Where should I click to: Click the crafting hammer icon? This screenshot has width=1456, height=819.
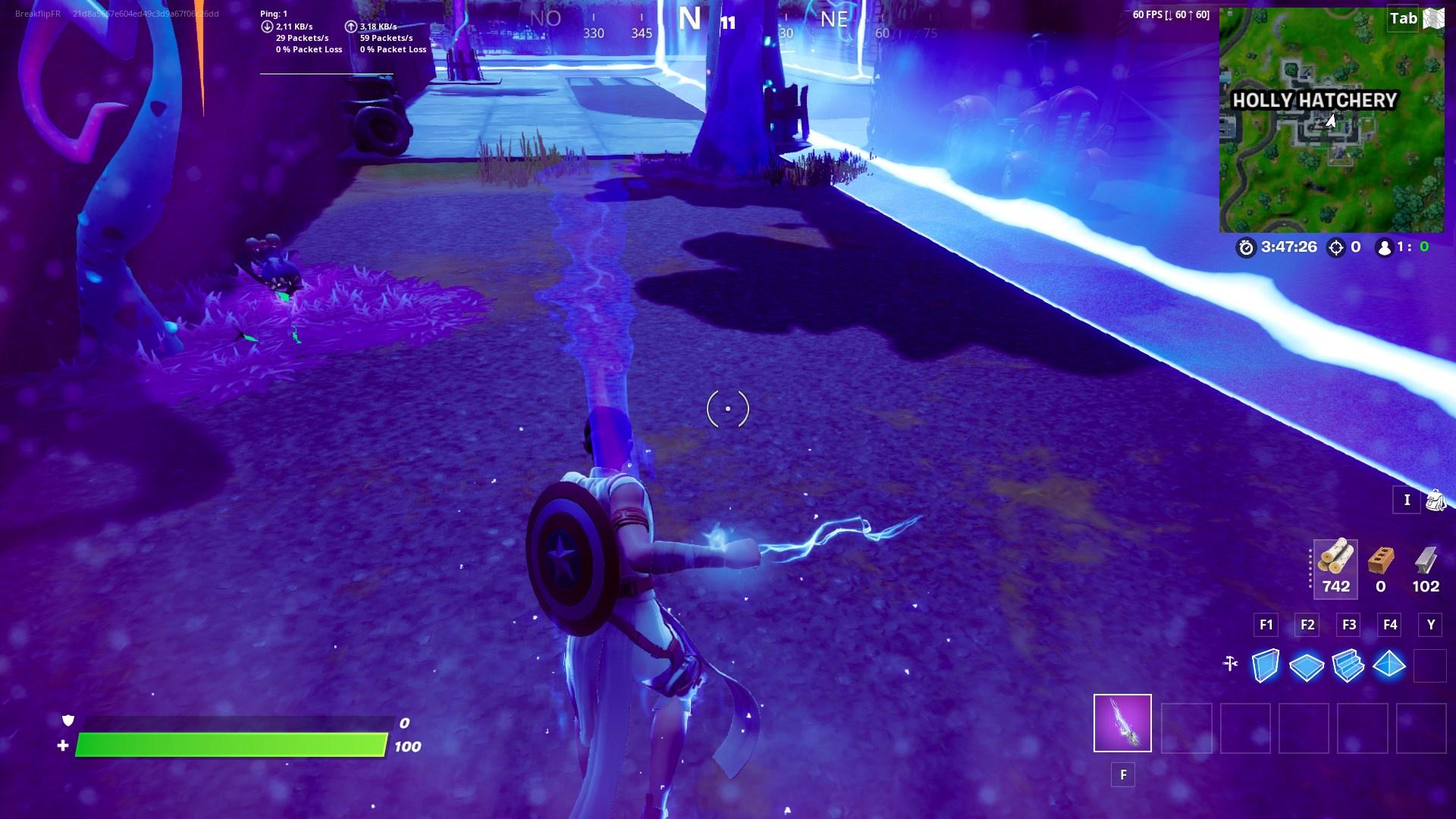(1231, 664)
